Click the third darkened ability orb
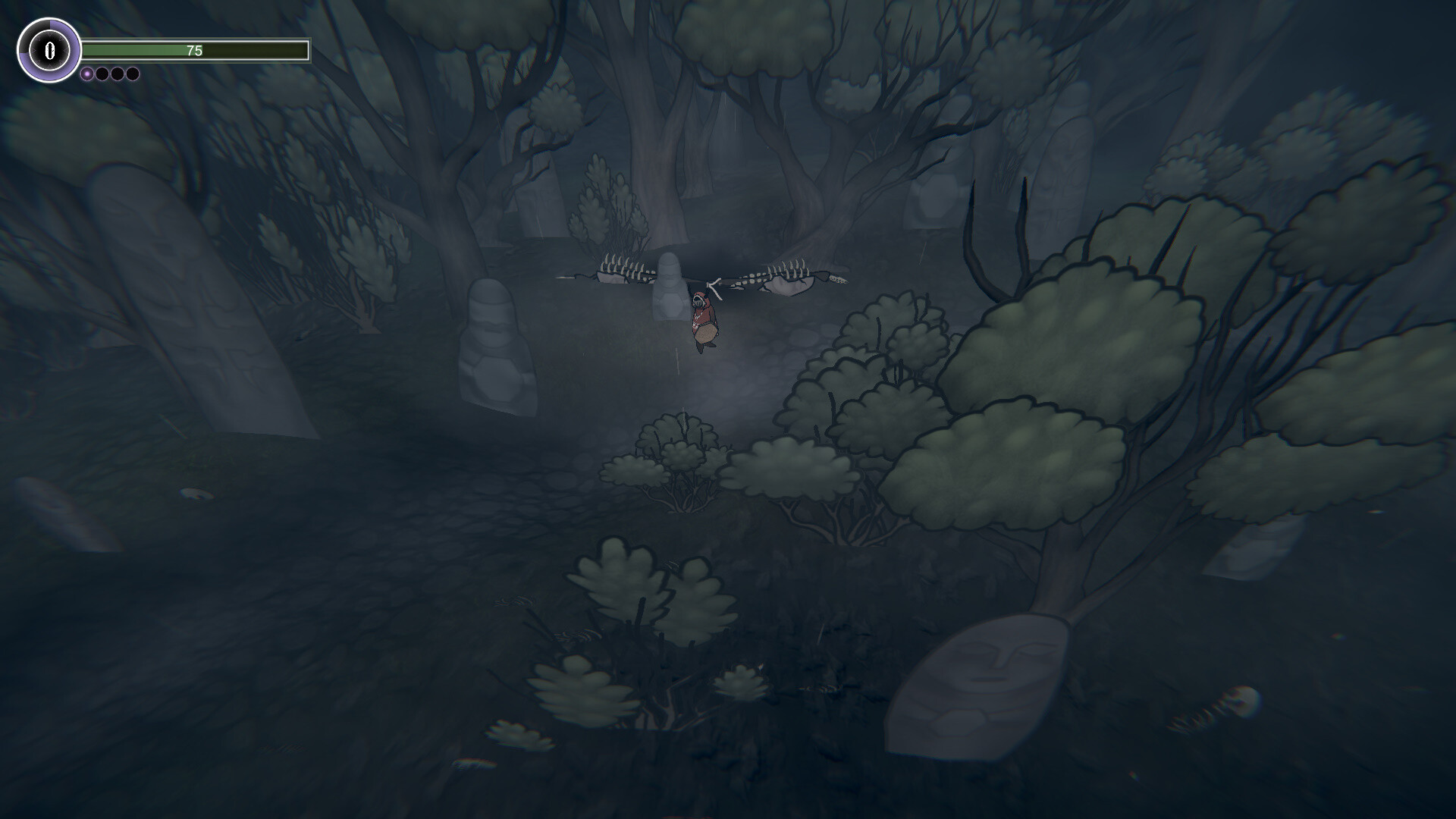Viewport: 1456px width, 819px height. click(x=117, y=74)
